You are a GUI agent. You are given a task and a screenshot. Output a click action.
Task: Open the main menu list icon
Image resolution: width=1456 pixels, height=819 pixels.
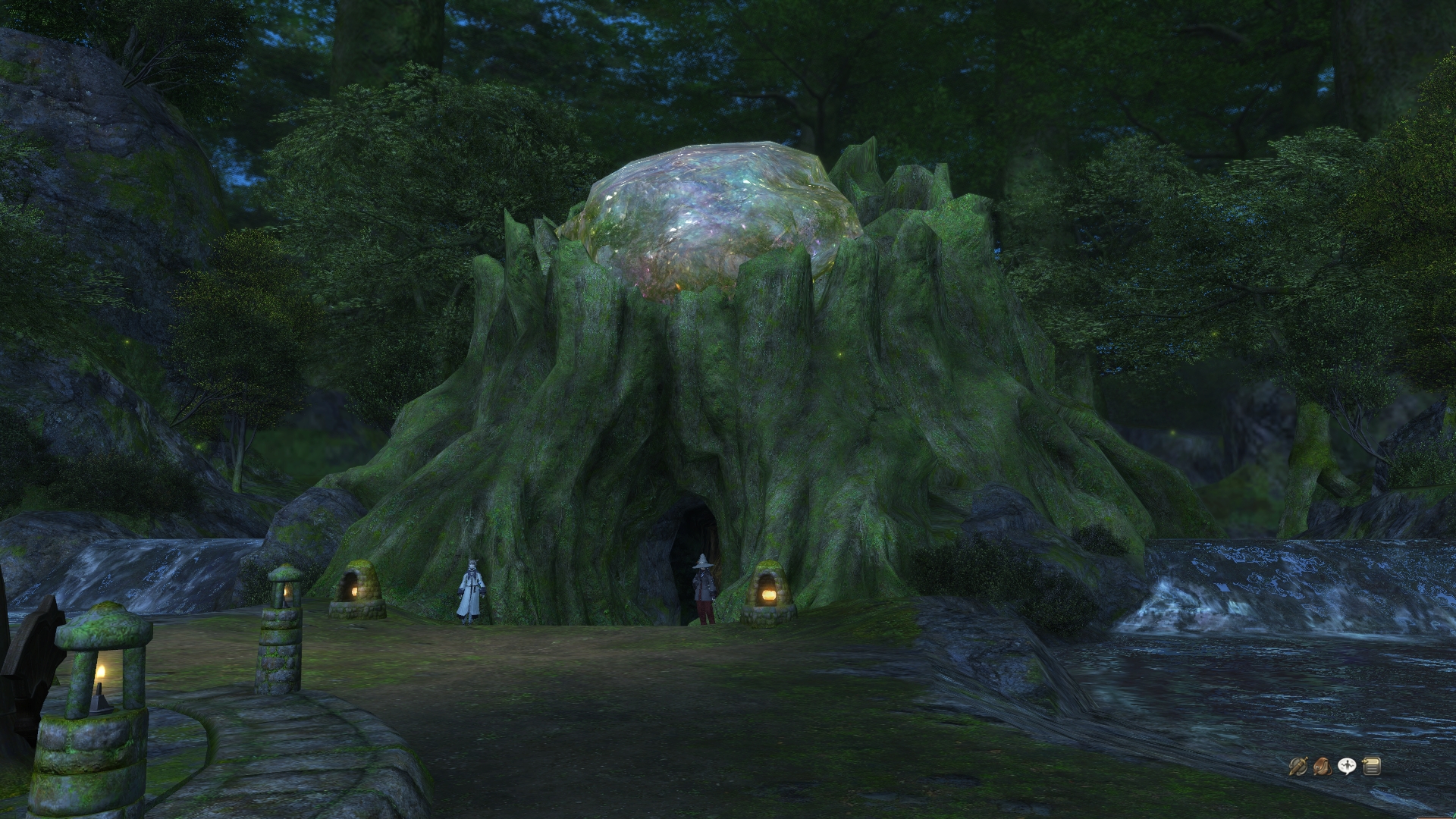pos(1371,767)
